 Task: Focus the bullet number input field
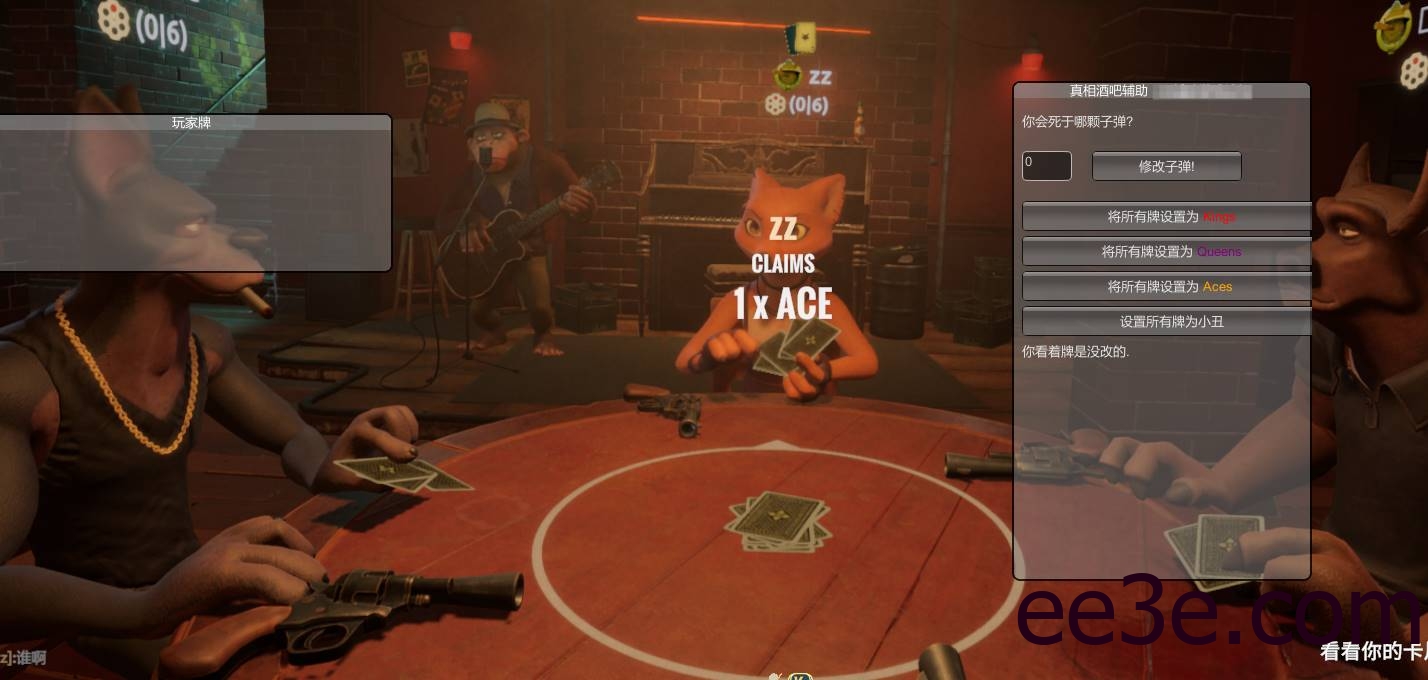1046,166
